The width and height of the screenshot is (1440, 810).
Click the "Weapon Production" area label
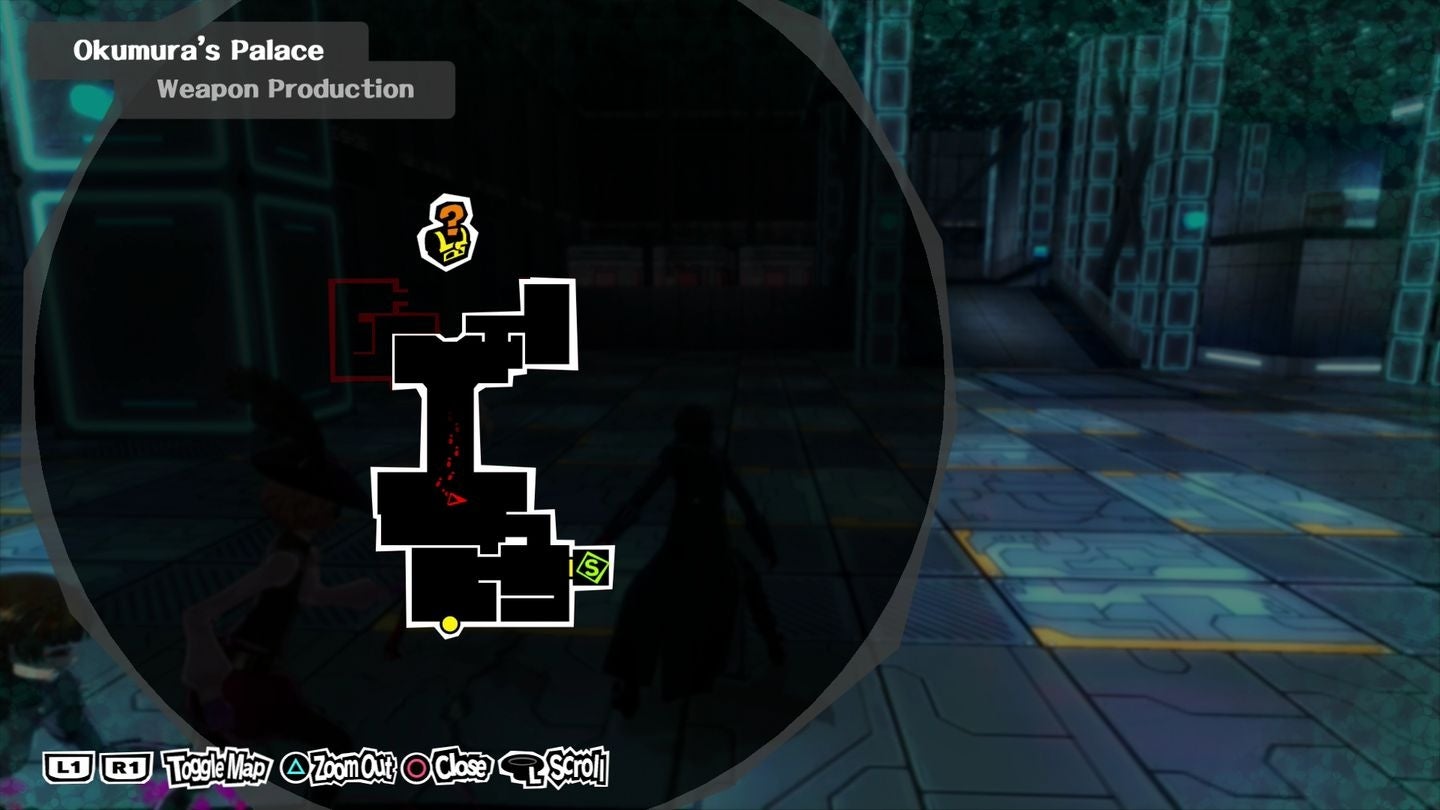[x=284, y=89]
